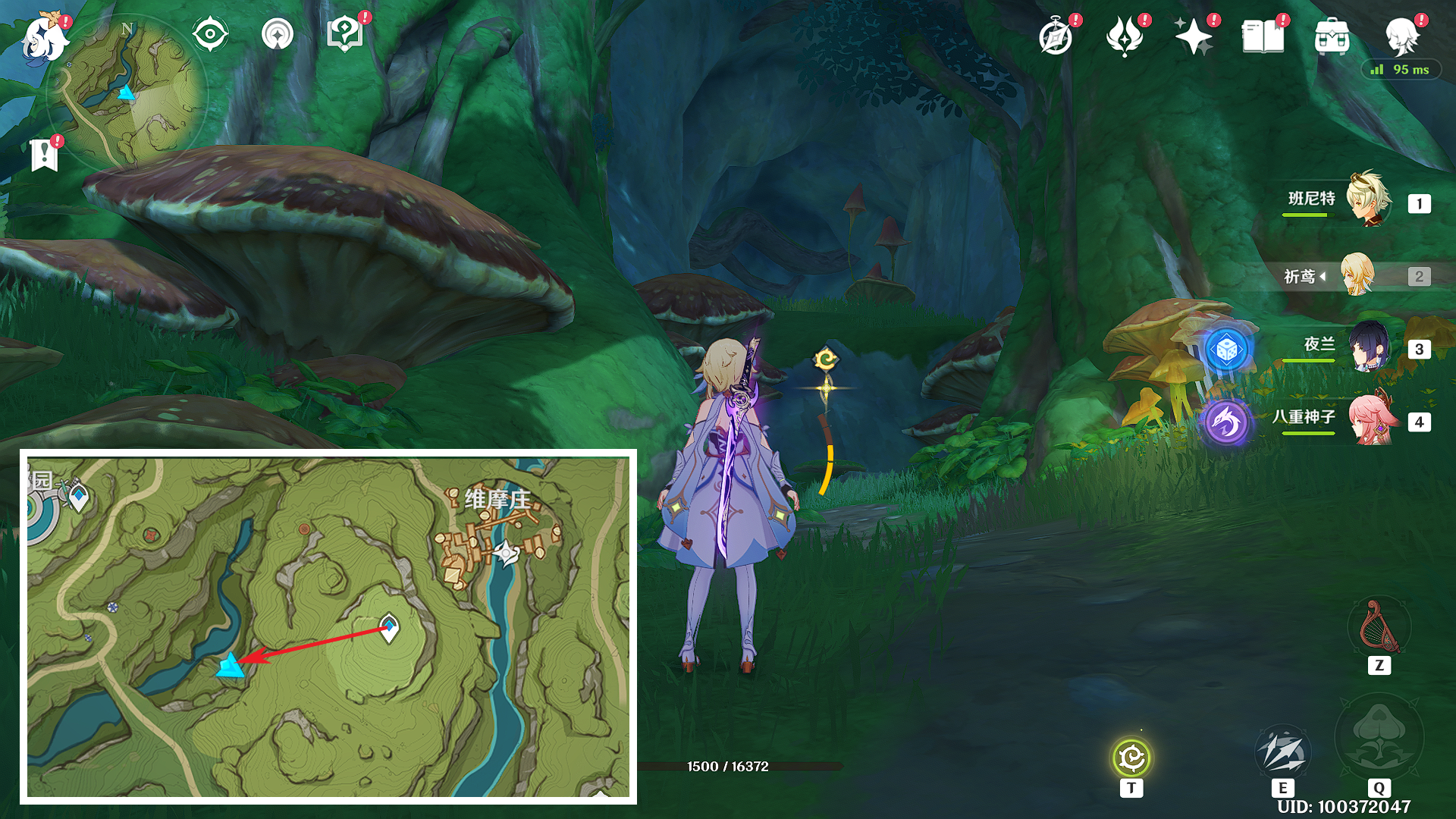Activate the Elemental Burst
Screen dimensions: 1456x819
coord(1379,737)
